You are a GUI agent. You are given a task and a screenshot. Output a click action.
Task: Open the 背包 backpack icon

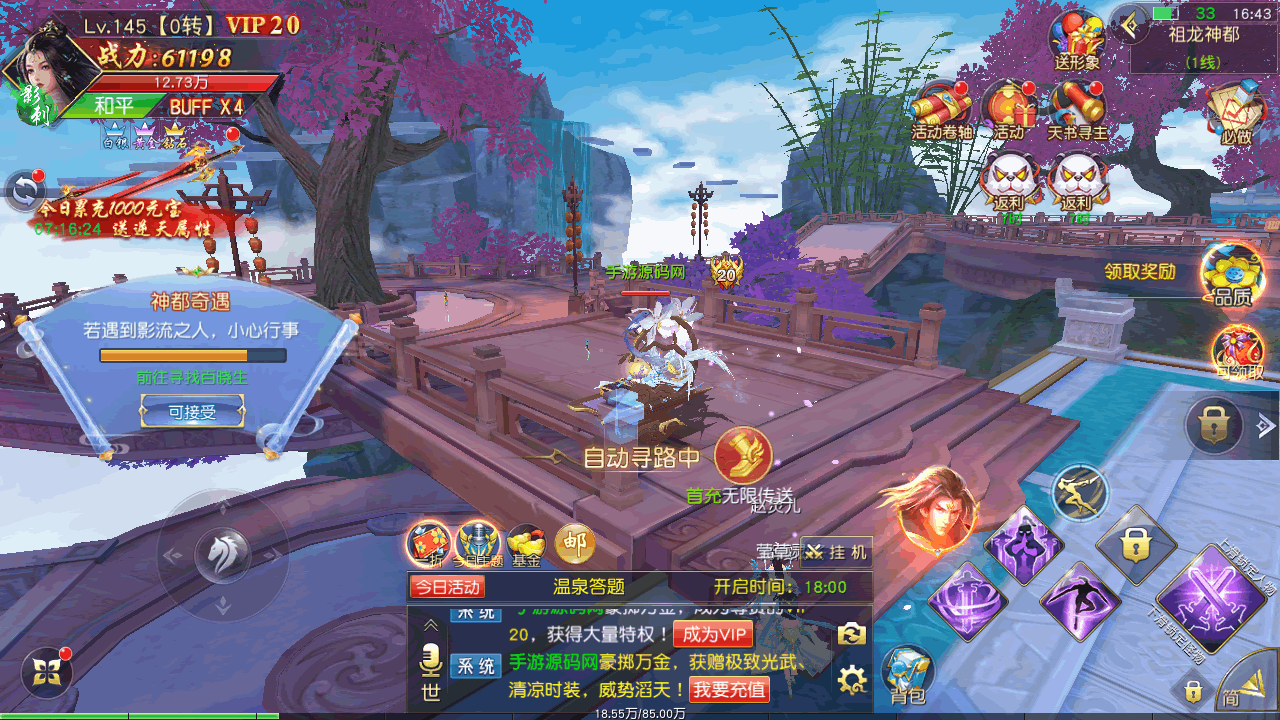tap(908, 673)
